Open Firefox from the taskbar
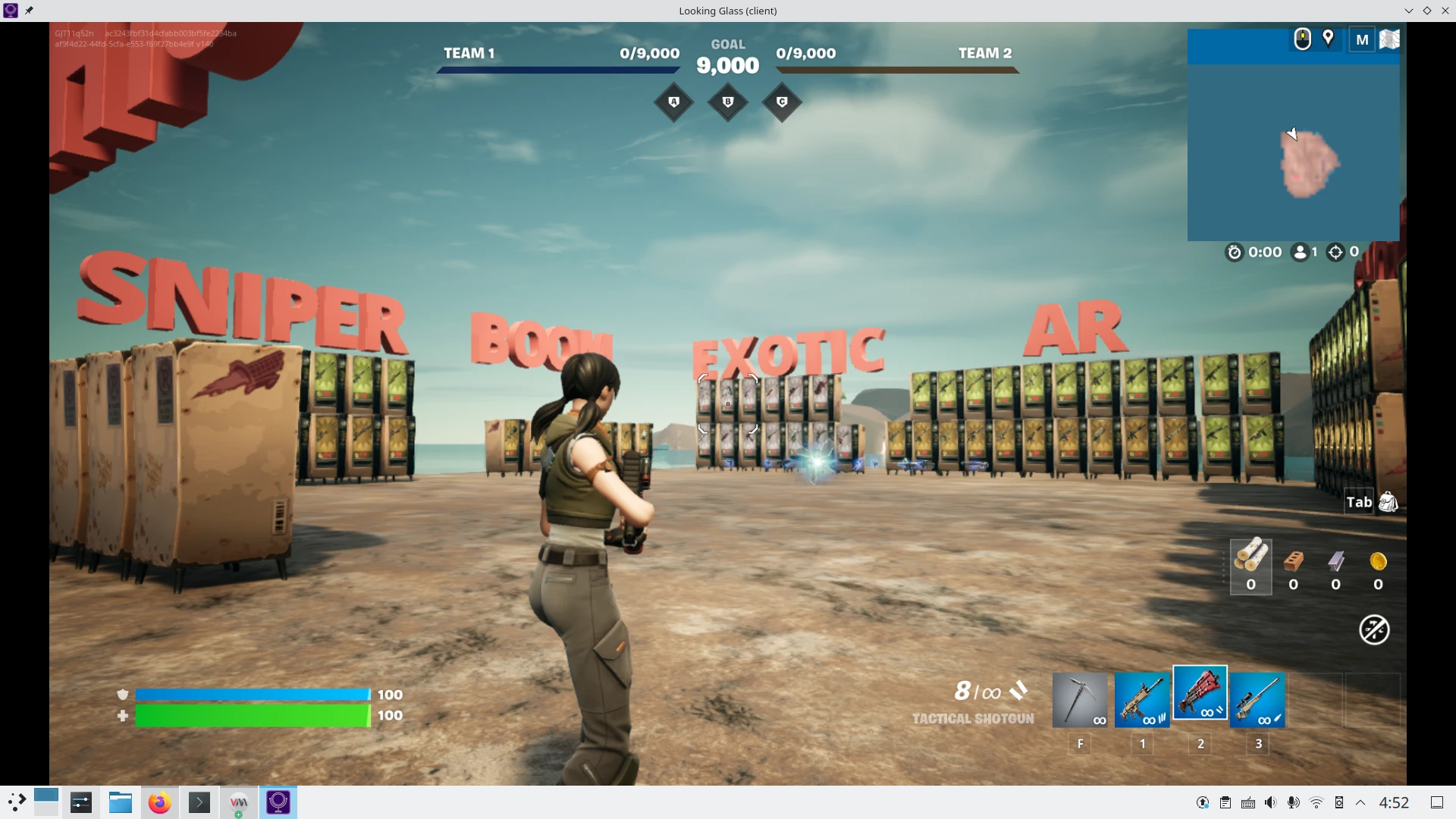Screen dimensions: 1456x819 pyautogui.click(x=159, y=802)
